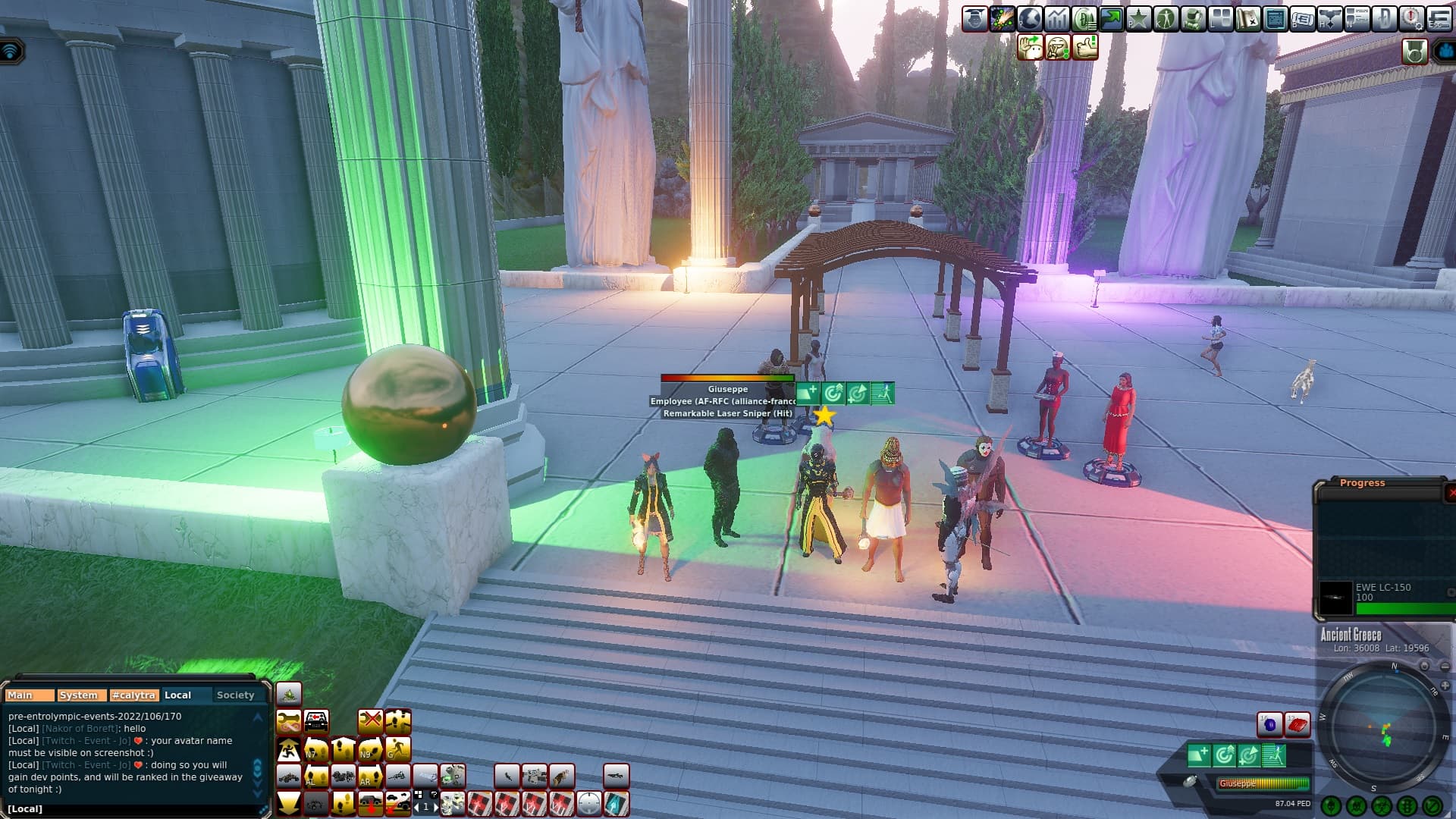Screen dimensions: 1456x819
Task: Open the graduation cap avatar icon
Action: (x=975, y=18)
